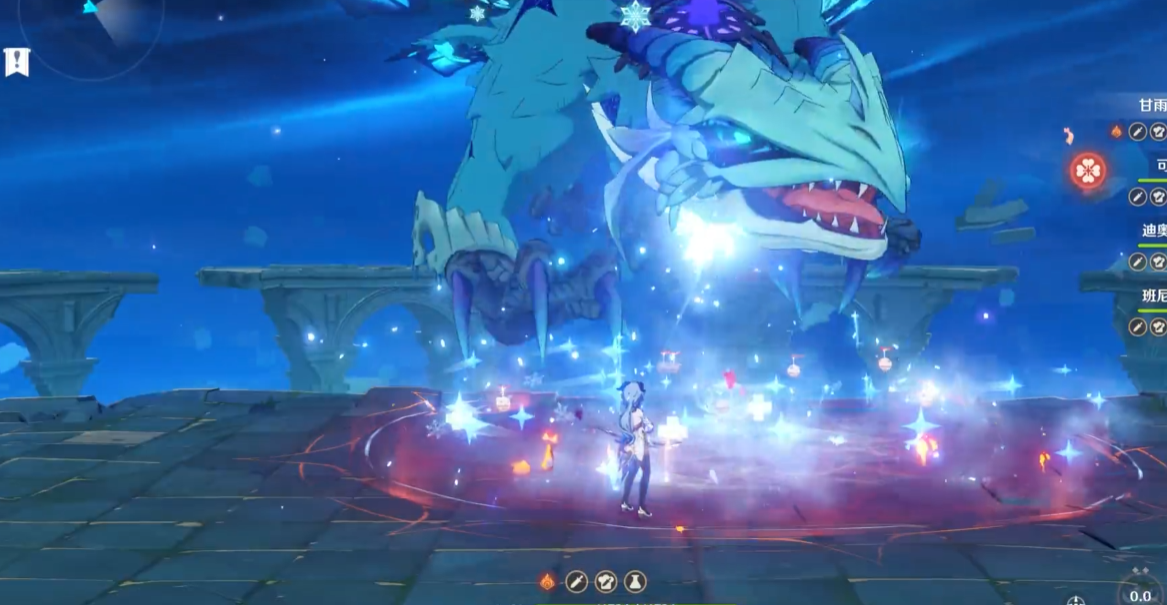The height and width of the screenshot is (605, 1167).
Task: Trigger the skill button showing 0.0 cooldown
Action: click(1140, 589)
